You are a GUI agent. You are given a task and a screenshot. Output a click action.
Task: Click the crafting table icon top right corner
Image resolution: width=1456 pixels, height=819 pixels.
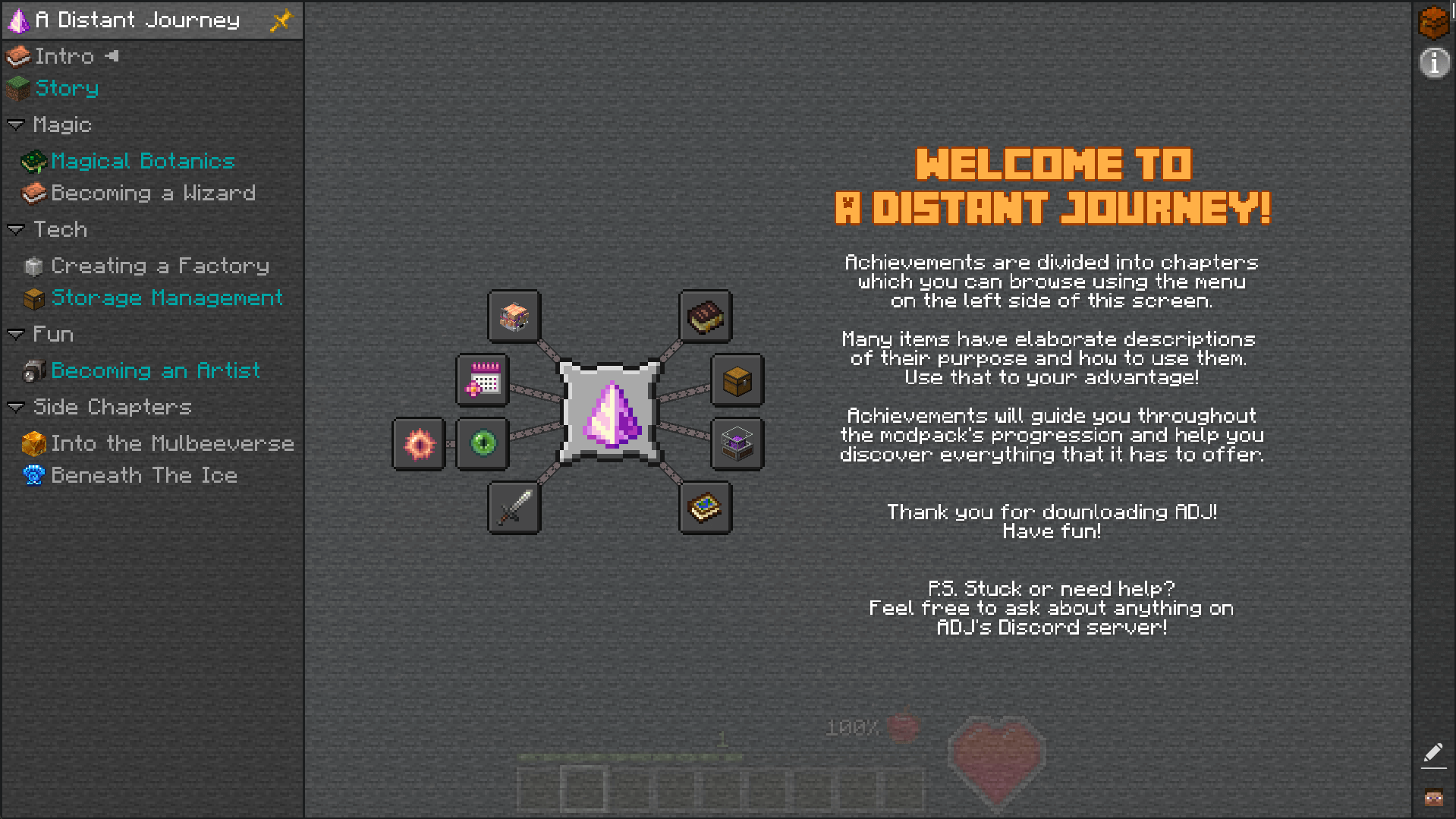[1434, 22]
